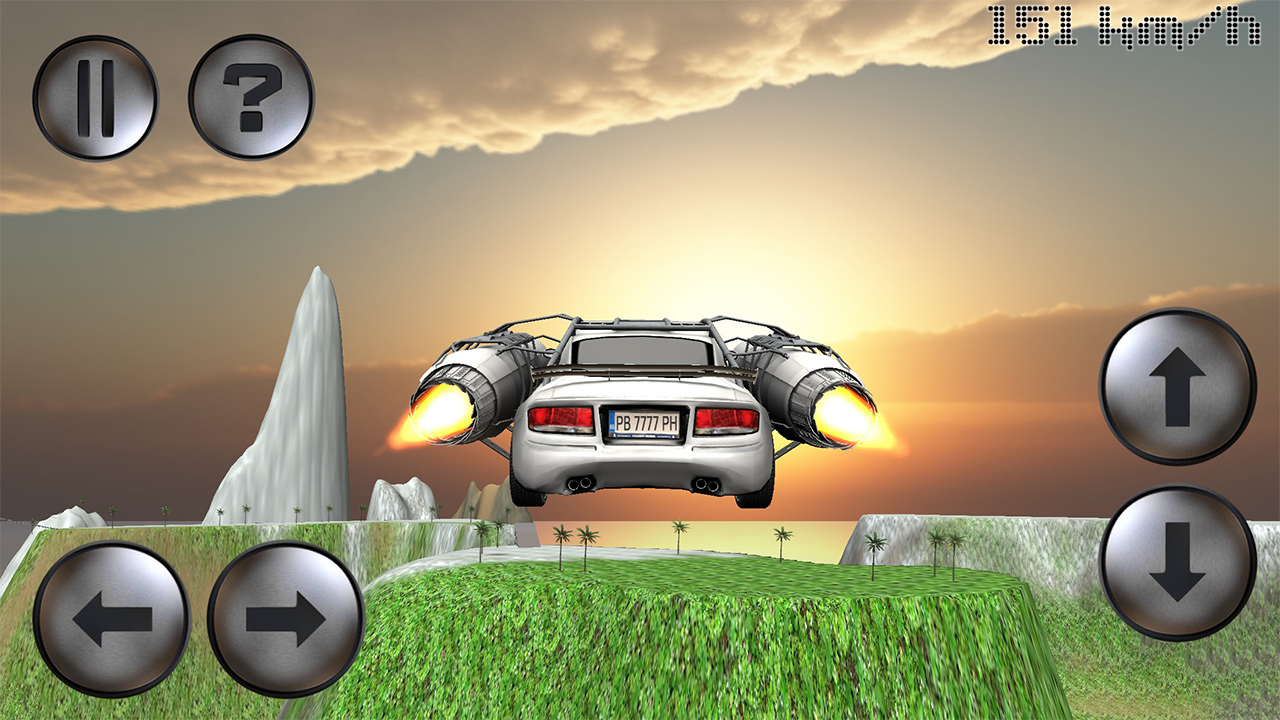The height and width of the screenshot is (720, 1280).
Task: Steer with the right arrow button
Action: coord(286,620)
